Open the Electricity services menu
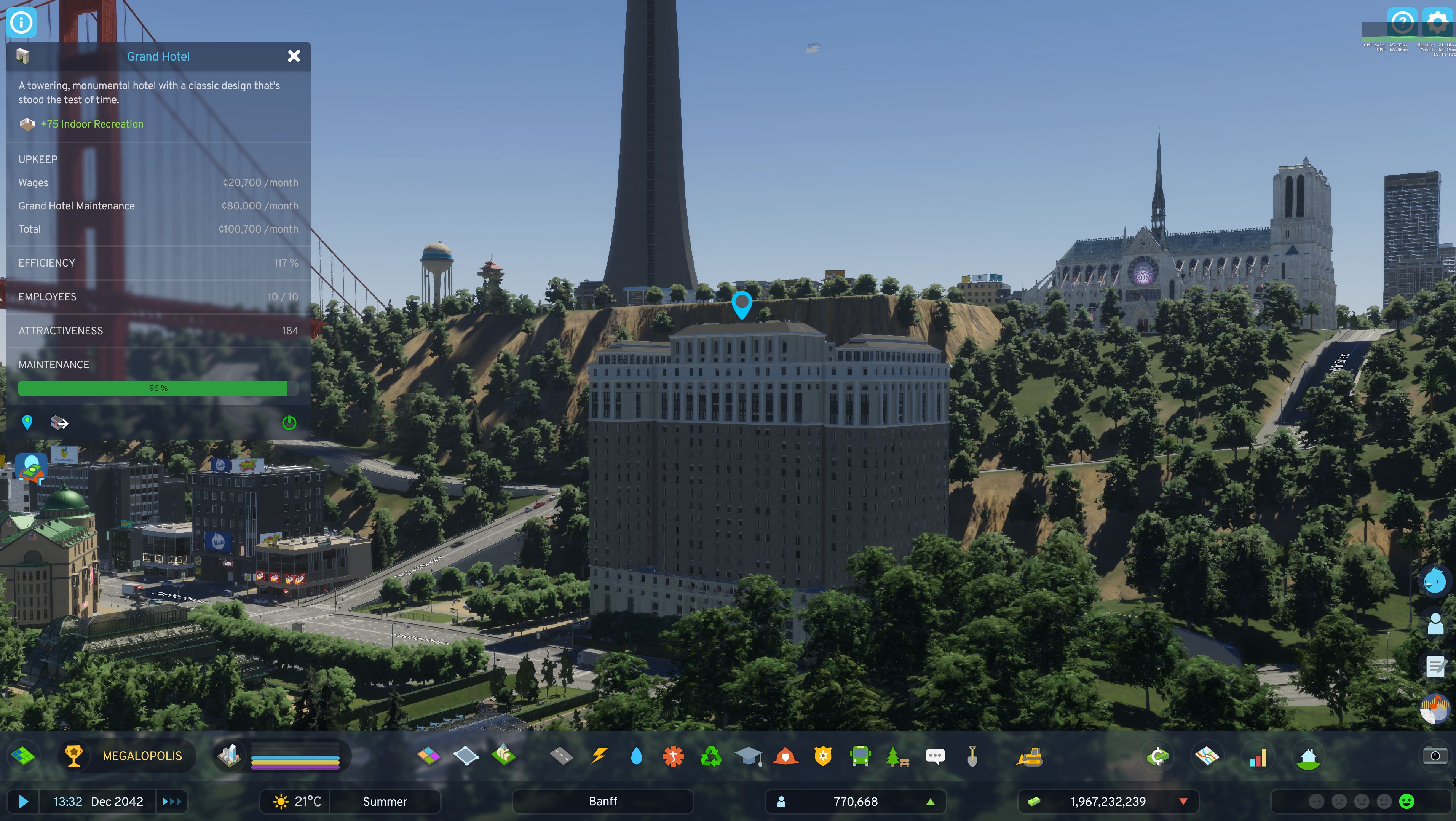The height and width of the screenshot is (821, 1456). (x=599, y=756)
